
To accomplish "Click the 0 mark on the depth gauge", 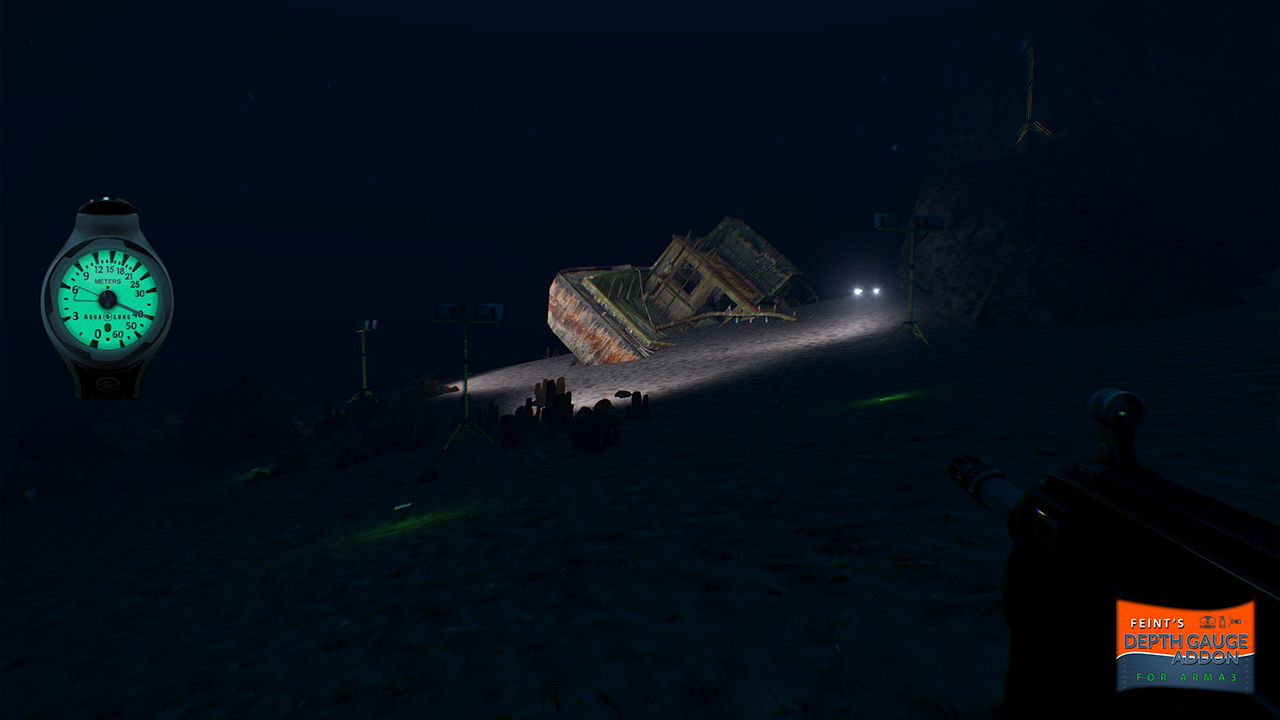I will click(x=97, y=333).
